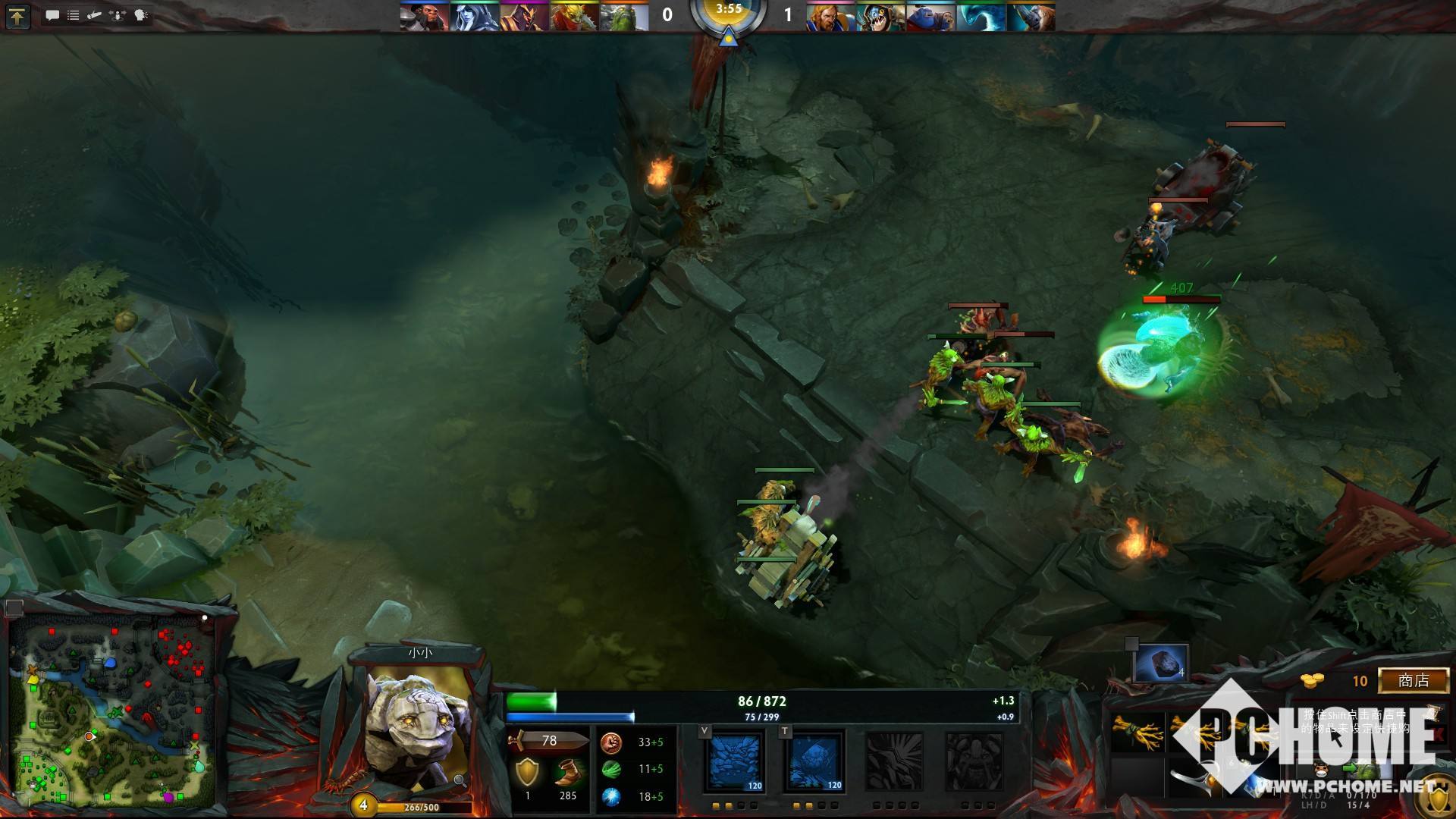The height and width of the screenshot is (819, 1456).
Task: Select Morphling's portrait in the top bar
Action: tap(981, 17)
